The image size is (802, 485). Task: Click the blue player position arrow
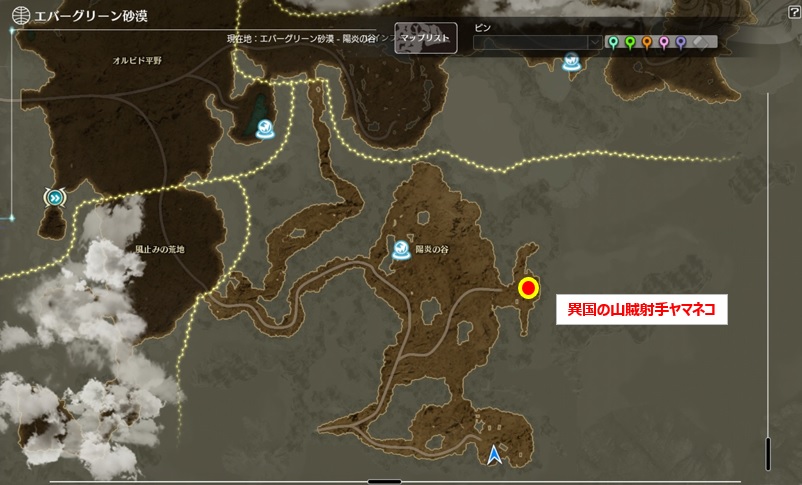tap(495, 456)
